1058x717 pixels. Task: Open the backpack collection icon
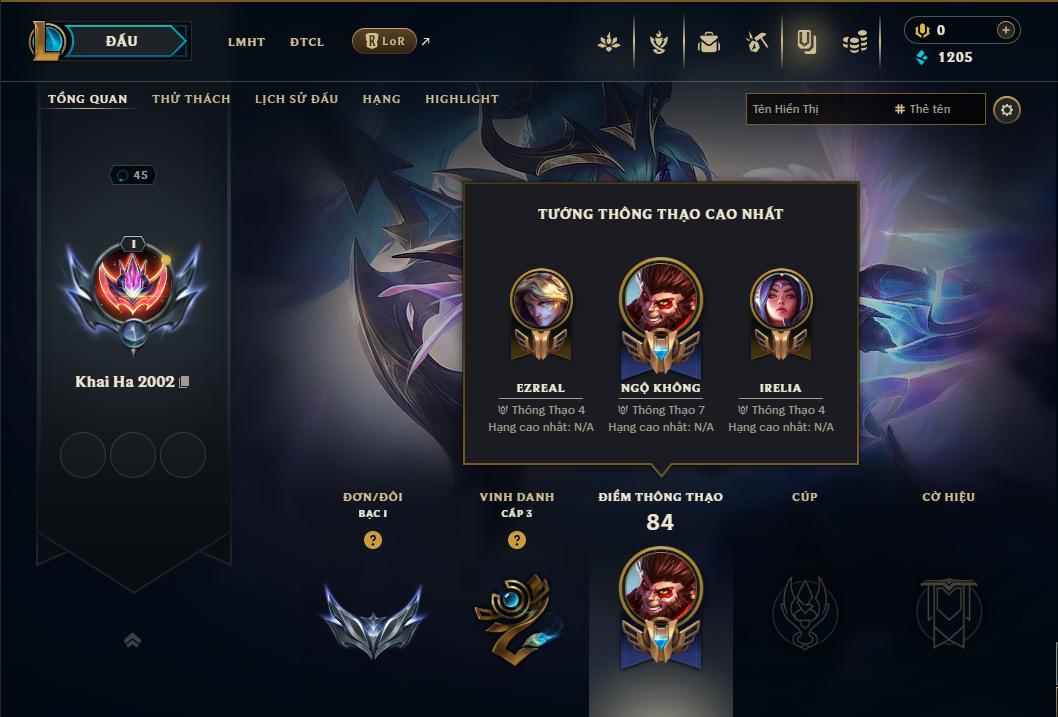coord(709,42)
